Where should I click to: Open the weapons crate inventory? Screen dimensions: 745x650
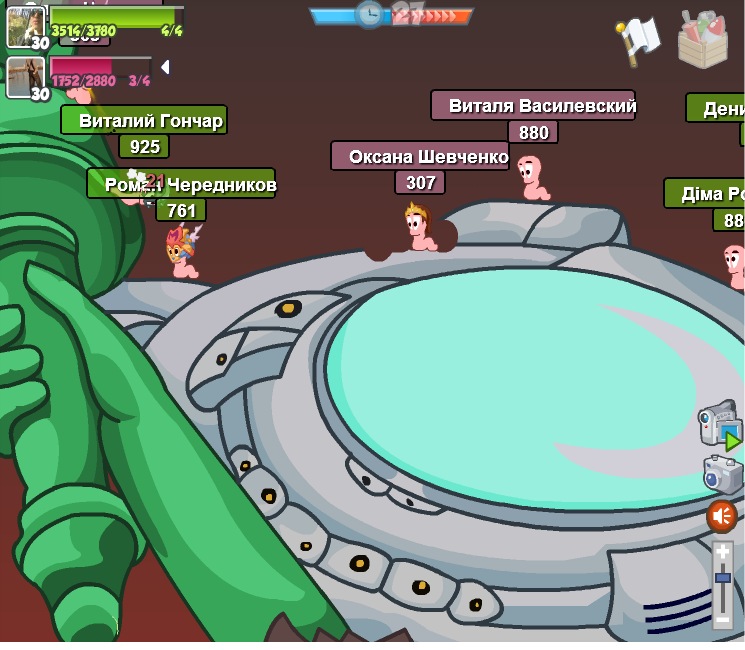click(703, 39)
